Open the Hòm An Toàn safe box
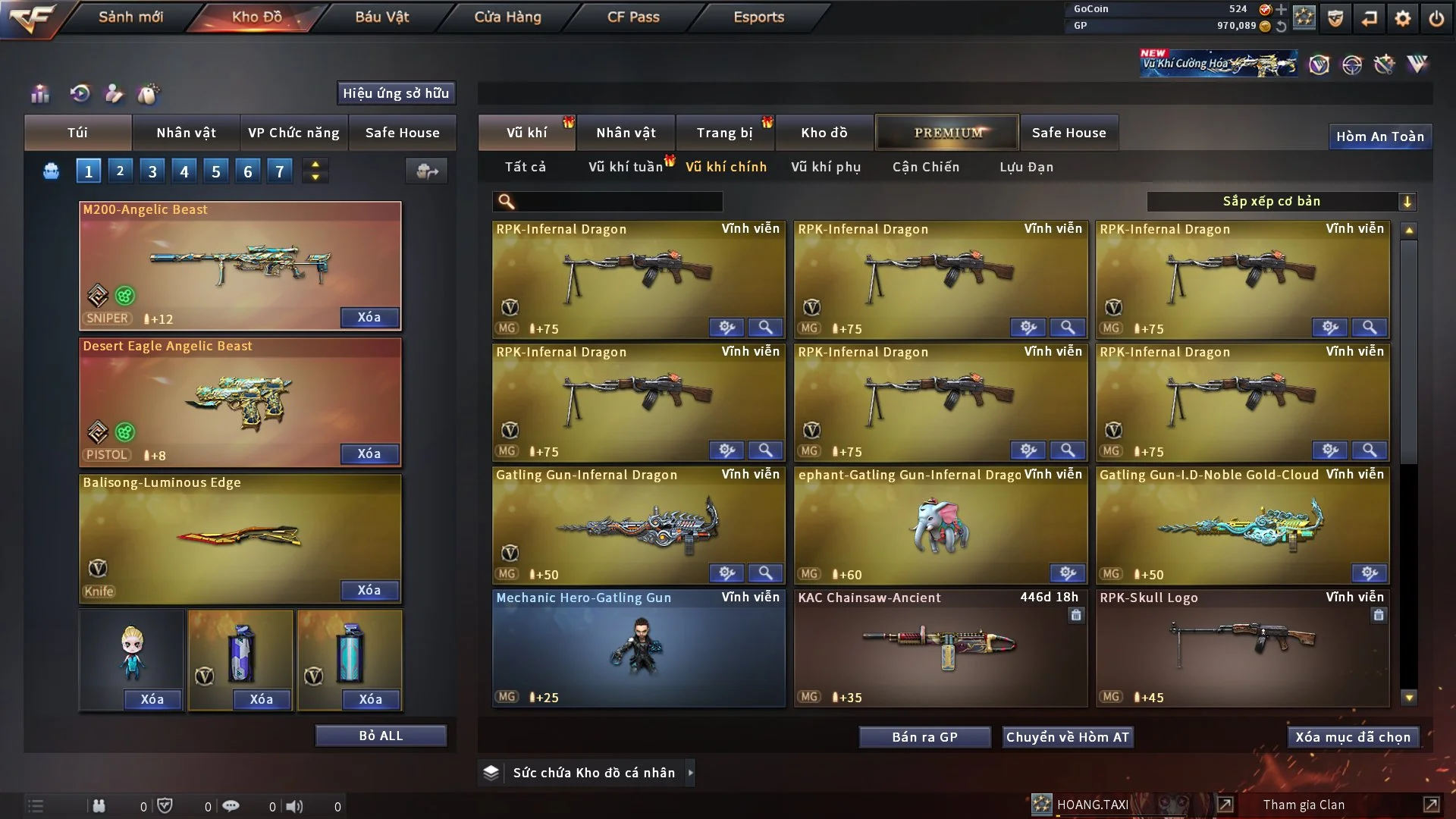The image size is (1456, 819). (x=1379, y=136)
